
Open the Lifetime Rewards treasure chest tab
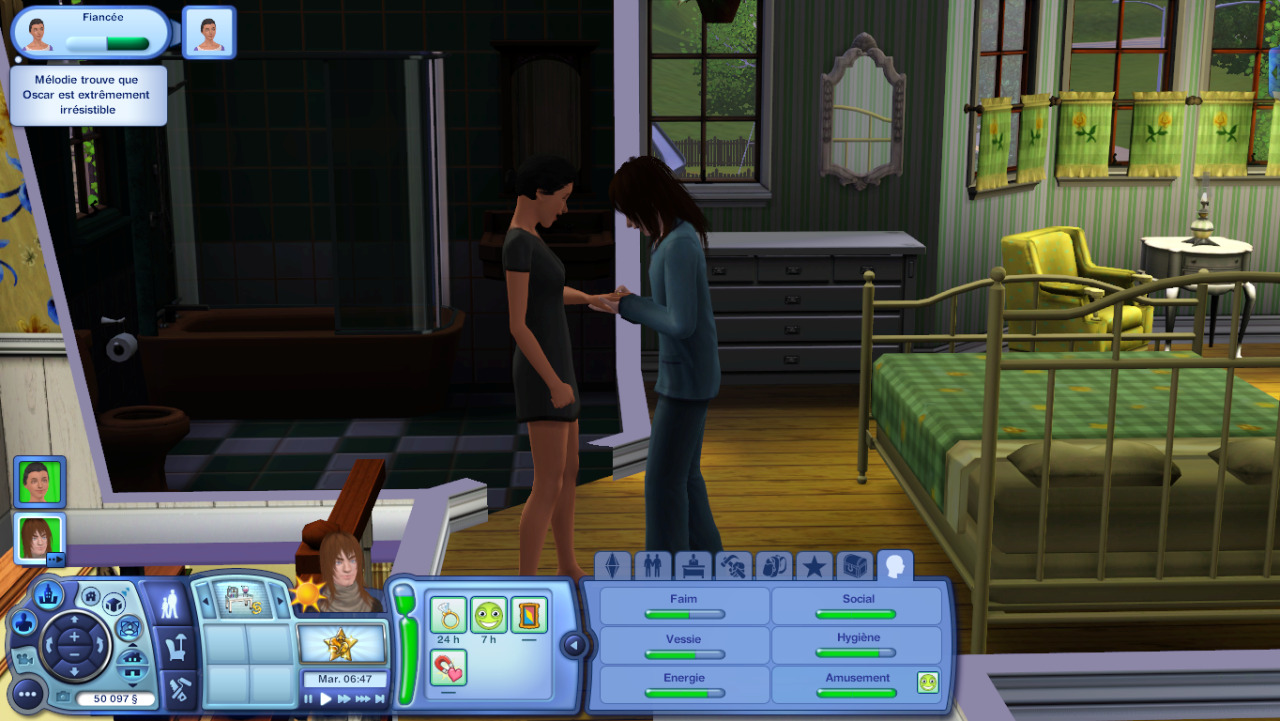pyautogui.click(x=854, y=566)
